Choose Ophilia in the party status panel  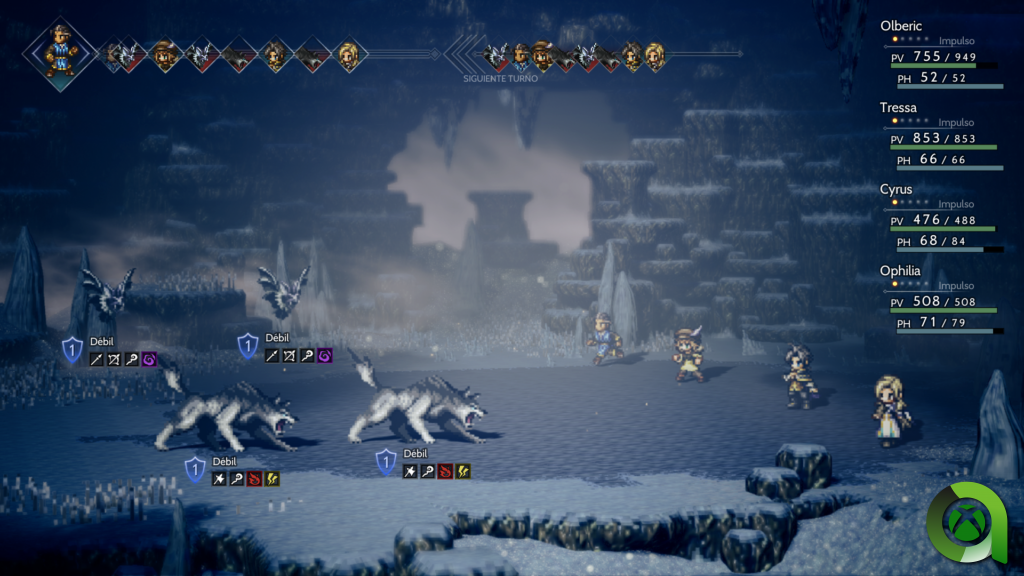pos(899,271)
